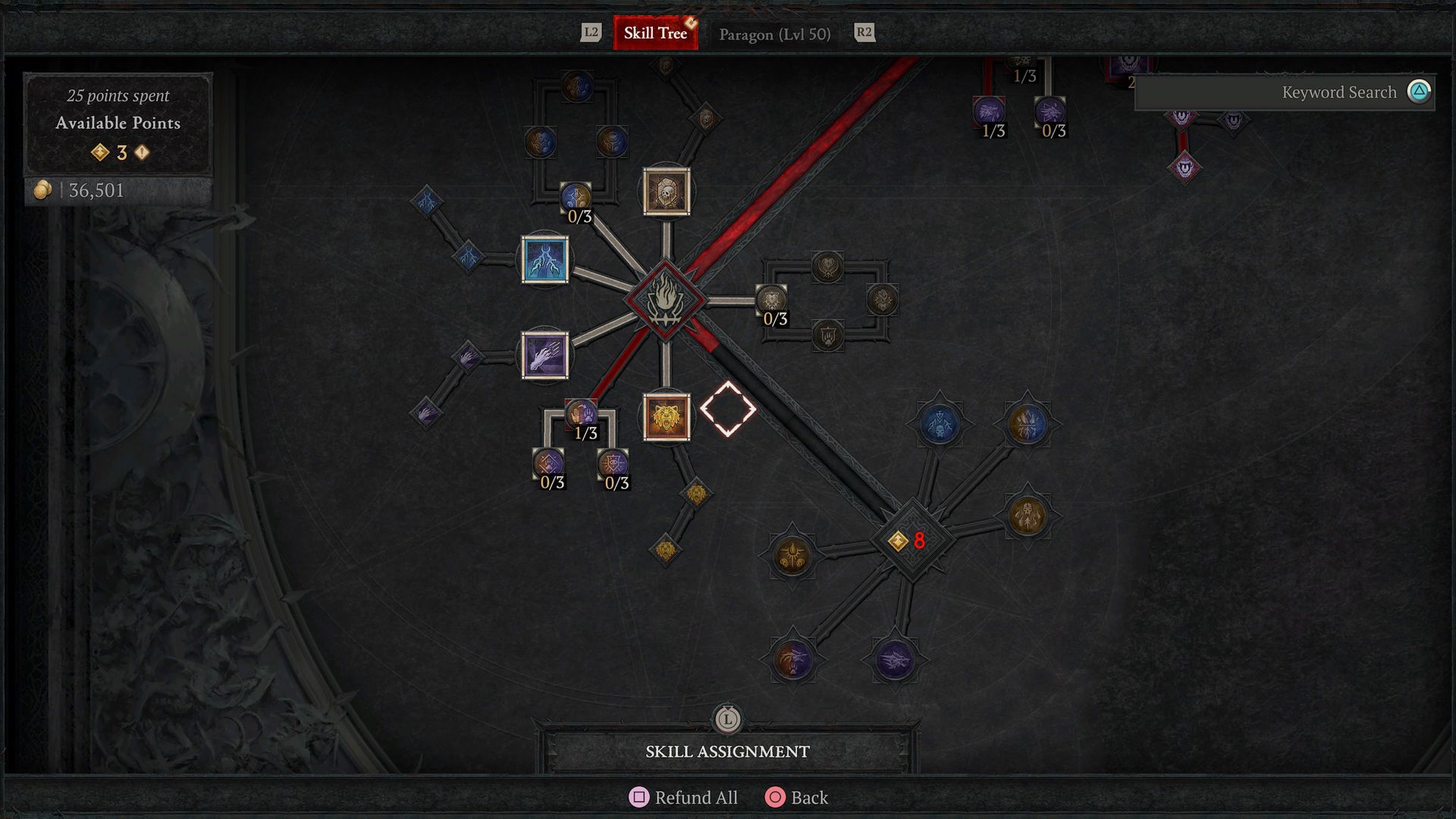This screenshot has width=1456, height=819.
Task: Click the Refund All button
Action: click(682, 797)
